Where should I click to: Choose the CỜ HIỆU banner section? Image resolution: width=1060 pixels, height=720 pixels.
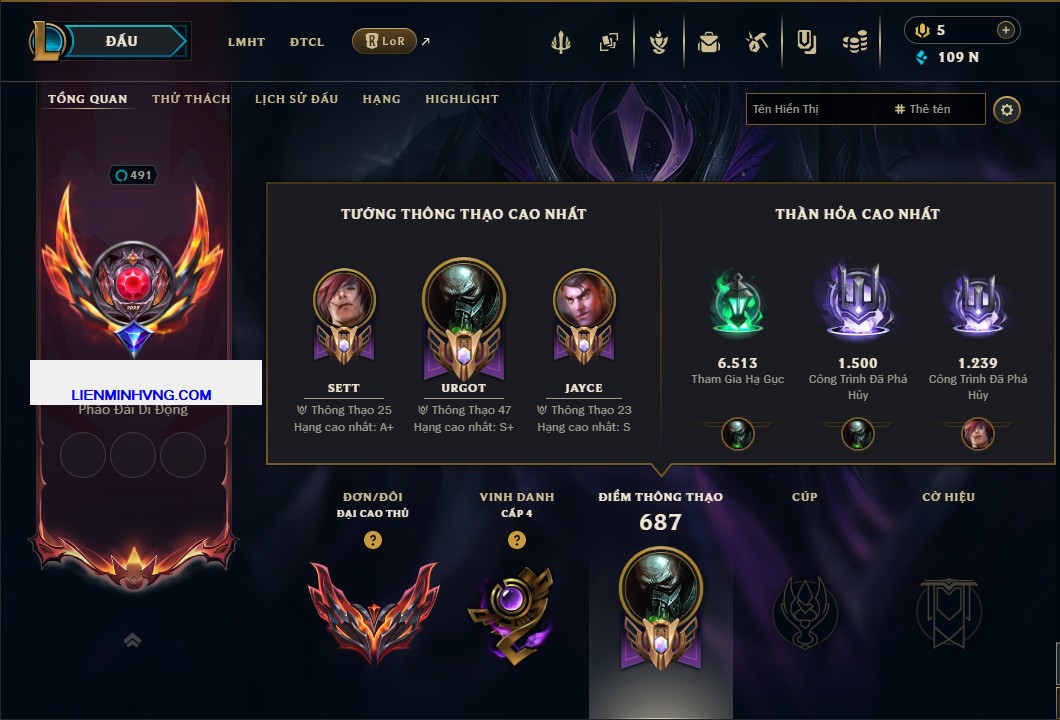coord(948,612)
